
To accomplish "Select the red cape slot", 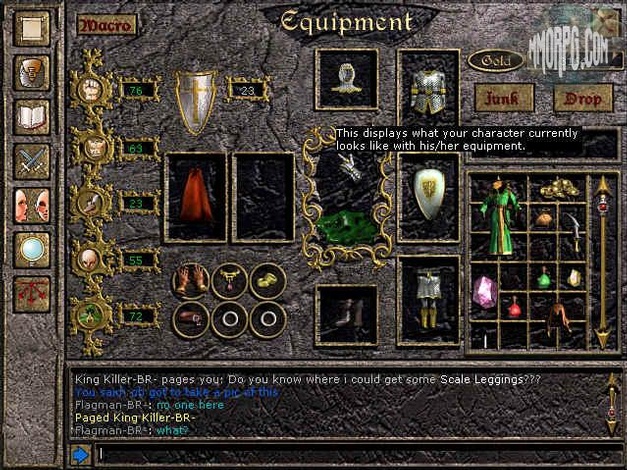I will coord(195,197).
